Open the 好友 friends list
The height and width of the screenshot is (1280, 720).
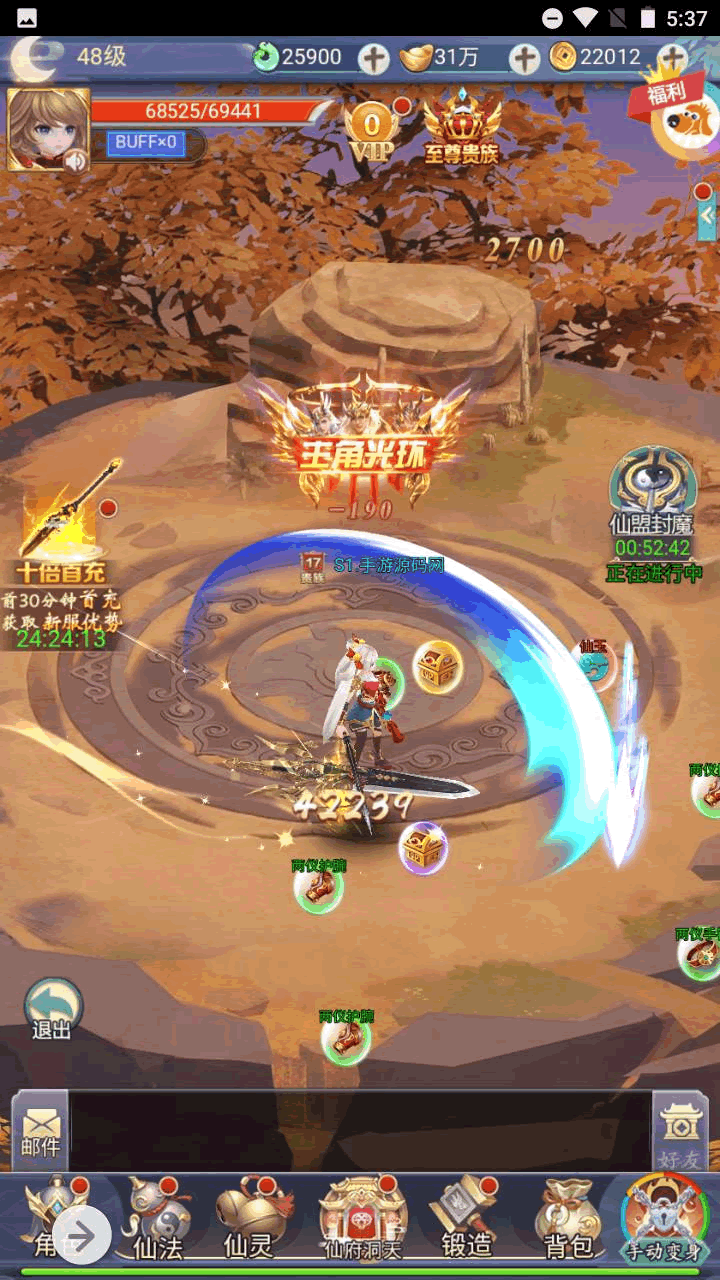point(681,1132)
